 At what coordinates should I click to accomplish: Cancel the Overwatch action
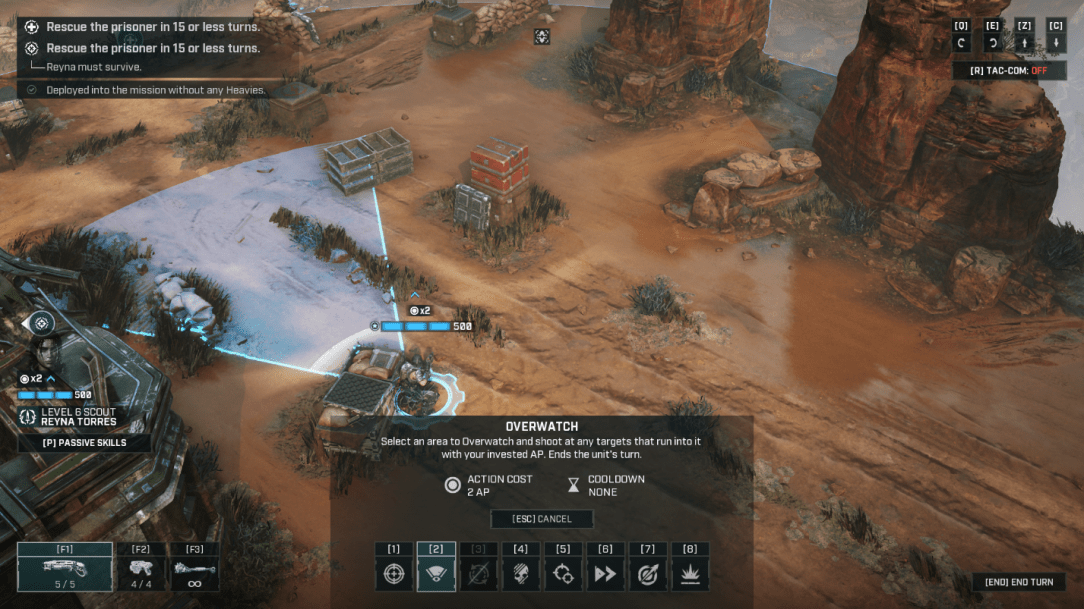click(541, 519)
